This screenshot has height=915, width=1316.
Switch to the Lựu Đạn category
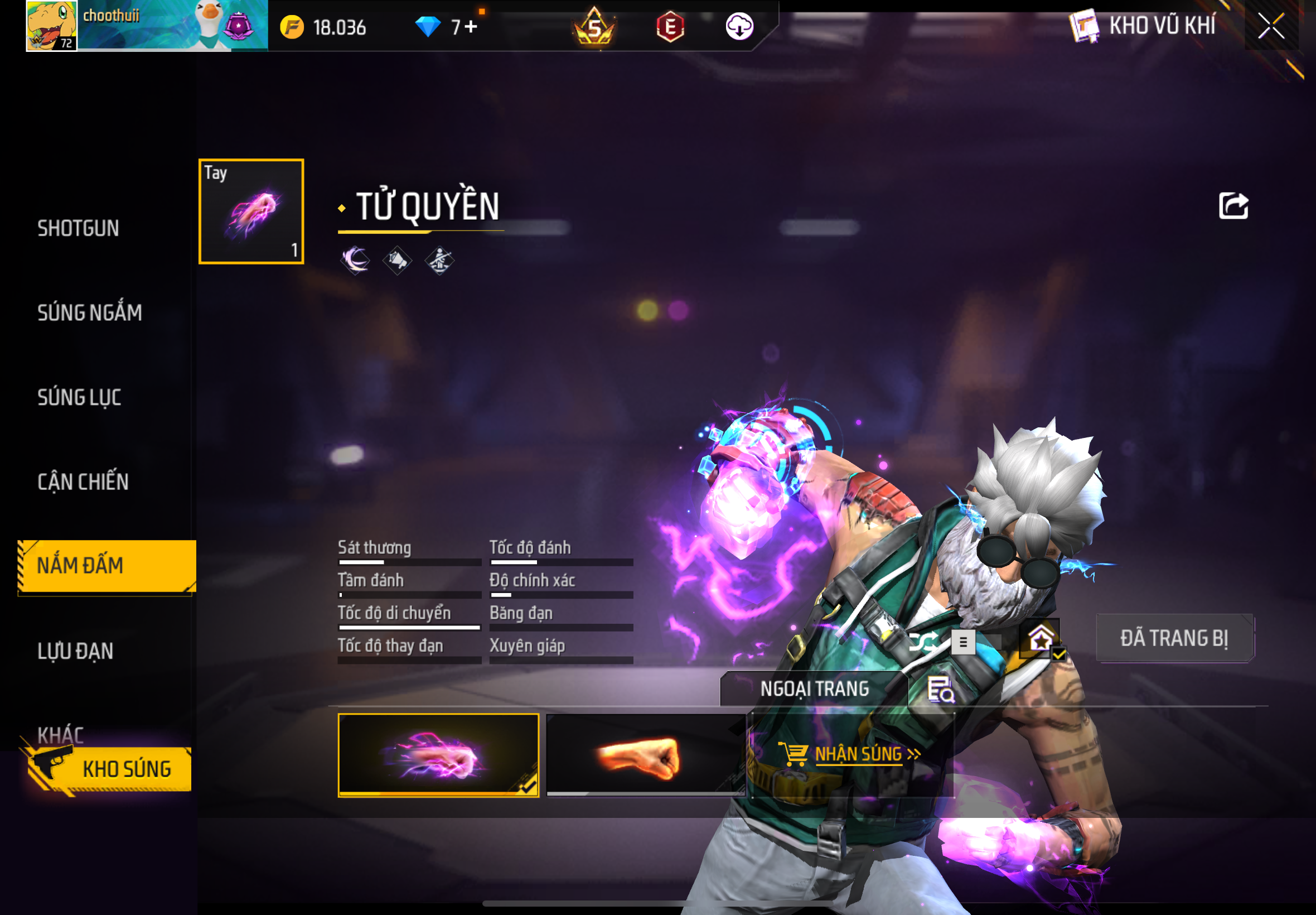coord(76,651)
